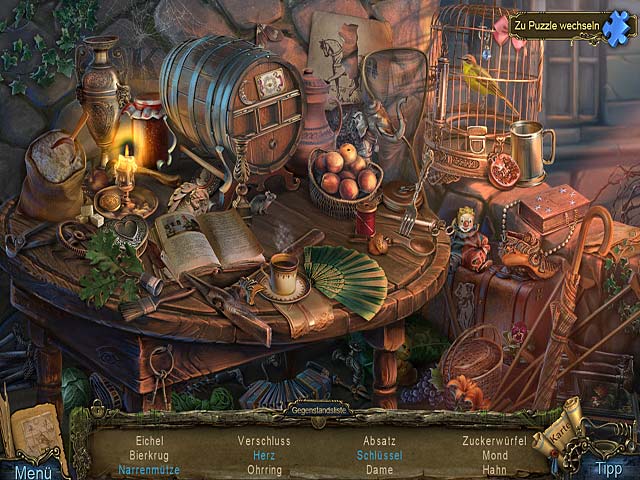Use the Tipp hint button
The width and height of the screenshot is (640, 480).
(606, 468)
